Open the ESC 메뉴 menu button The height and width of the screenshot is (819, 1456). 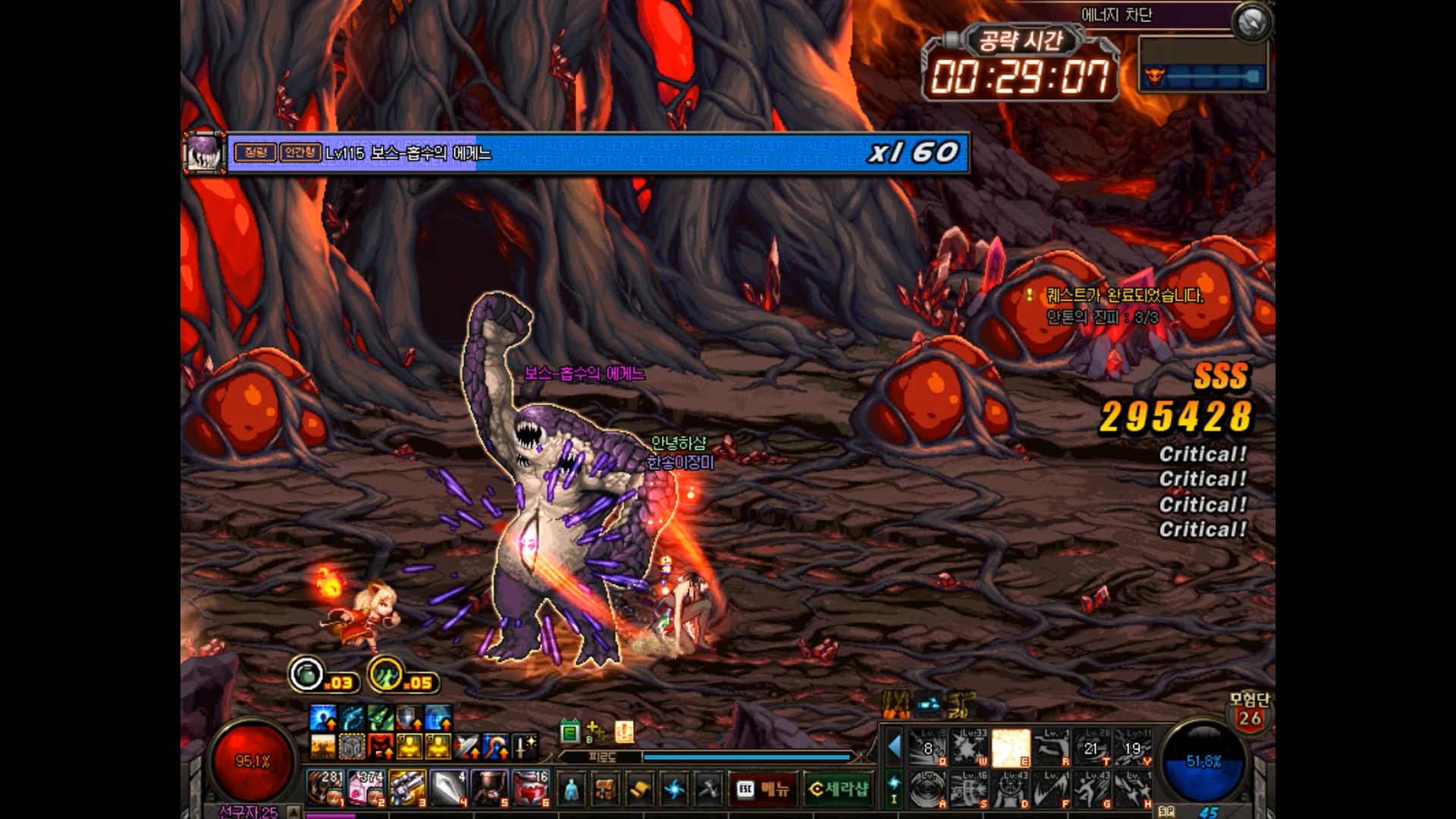click(x=763, y=789)
